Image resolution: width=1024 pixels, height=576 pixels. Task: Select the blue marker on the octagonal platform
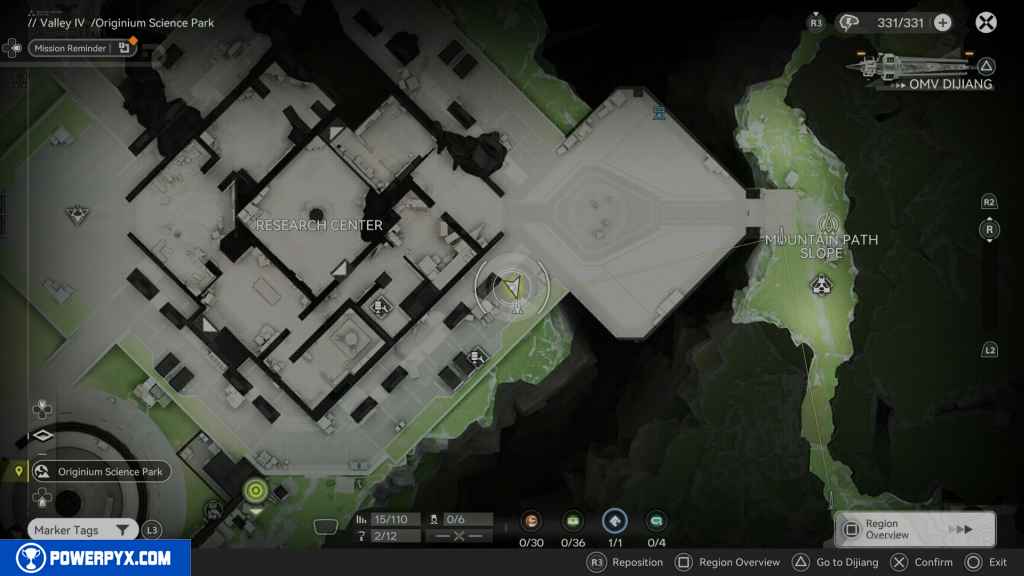659,112
